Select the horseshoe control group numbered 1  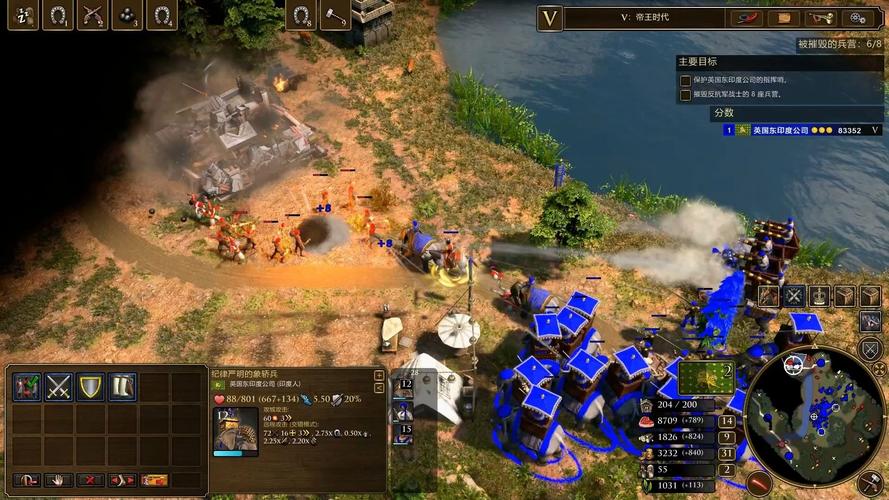tap(58, 15)
